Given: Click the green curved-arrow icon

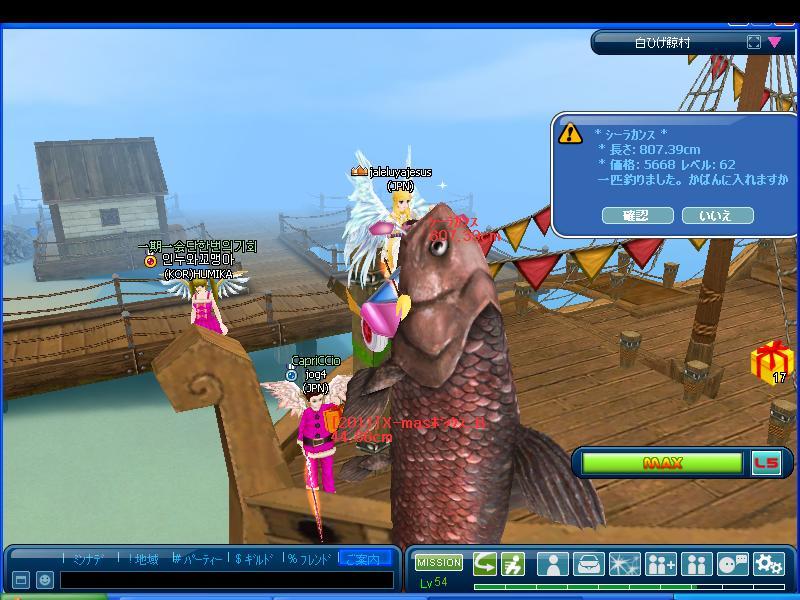Looking at the screenshot, I should (485, 564).
